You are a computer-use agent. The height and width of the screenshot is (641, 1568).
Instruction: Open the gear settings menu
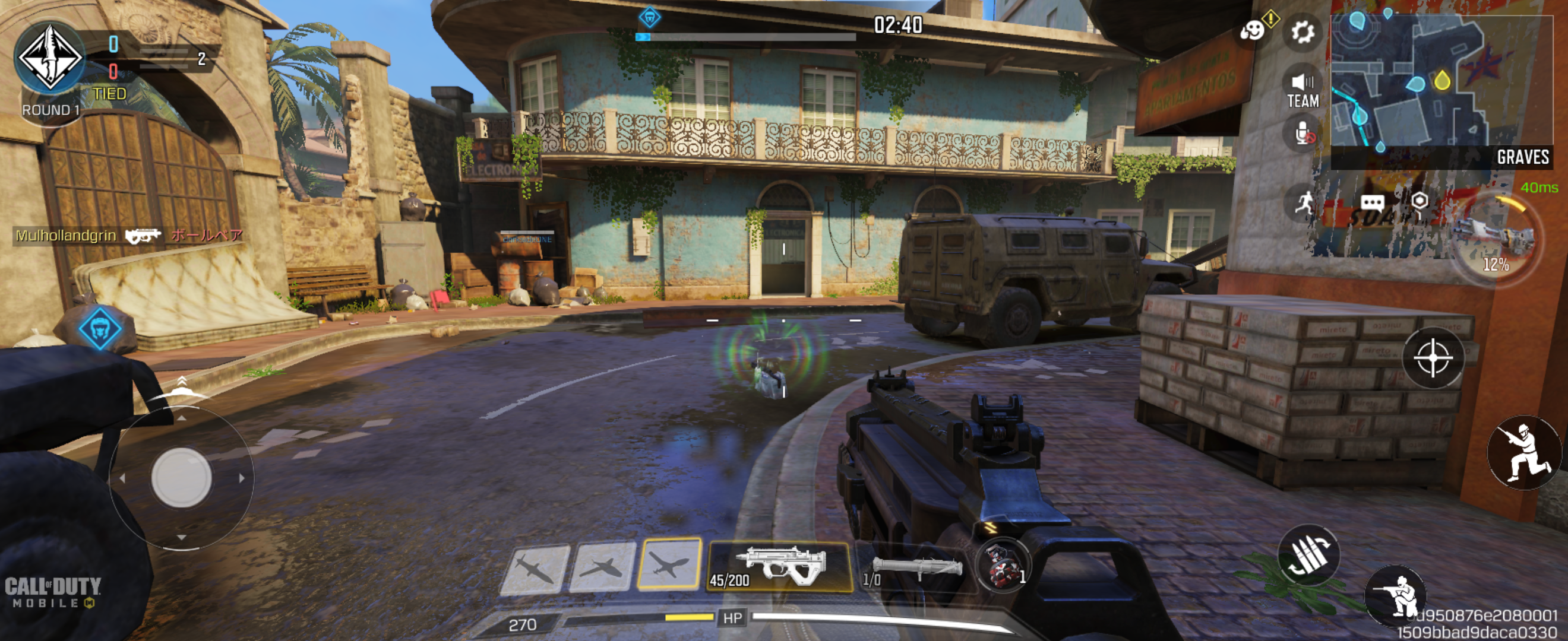[x=1302, y=31]
